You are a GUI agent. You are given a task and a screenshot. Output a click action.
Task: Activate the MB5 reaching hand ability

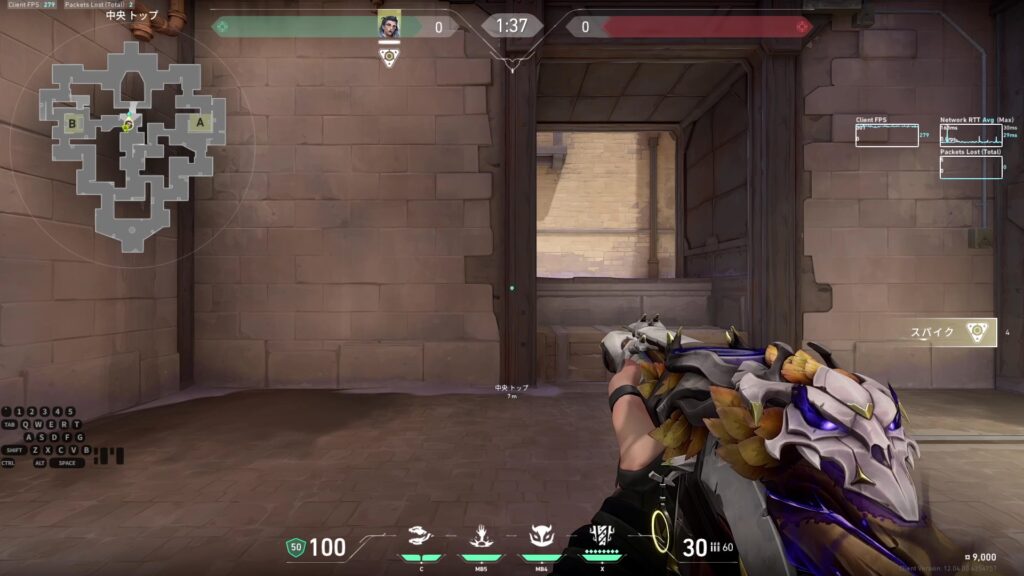pyautogui.click(x=480, y=539)
